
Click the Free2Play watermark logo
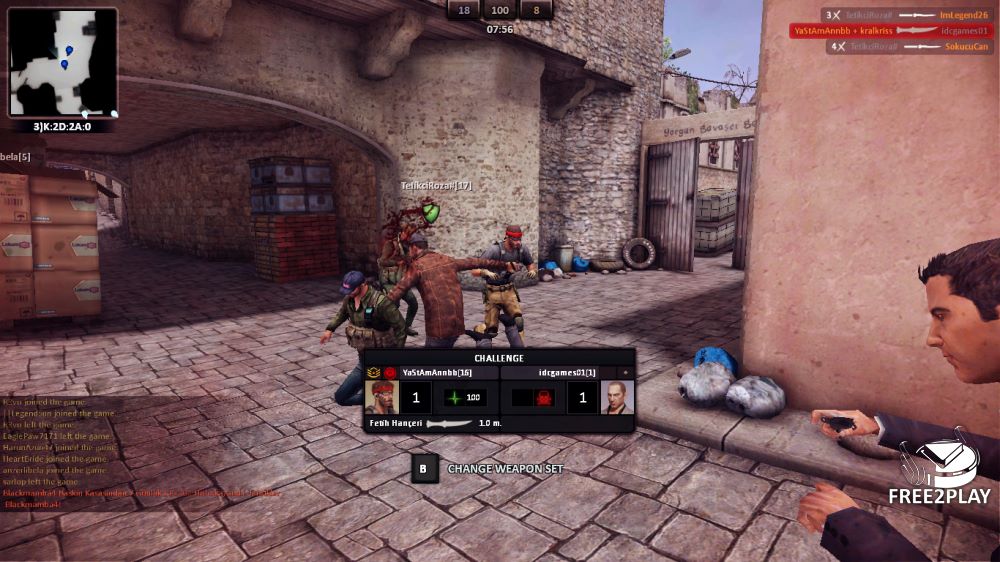coord(939,472)
